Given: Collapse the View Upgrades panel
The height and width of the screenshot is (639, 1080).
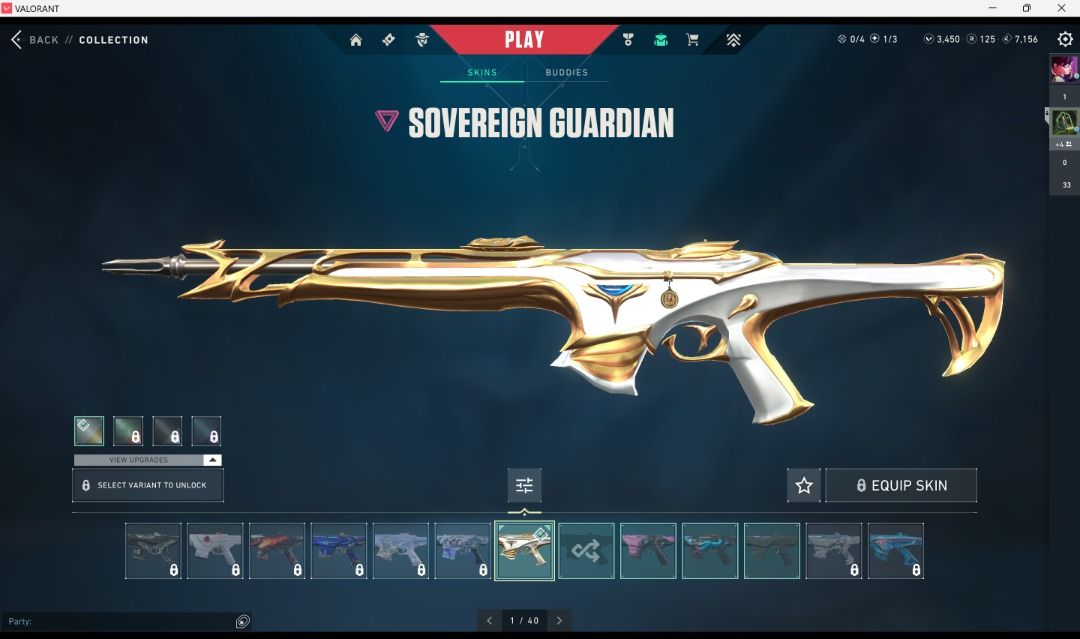Looking at the screenshot, I should (211, 460).
